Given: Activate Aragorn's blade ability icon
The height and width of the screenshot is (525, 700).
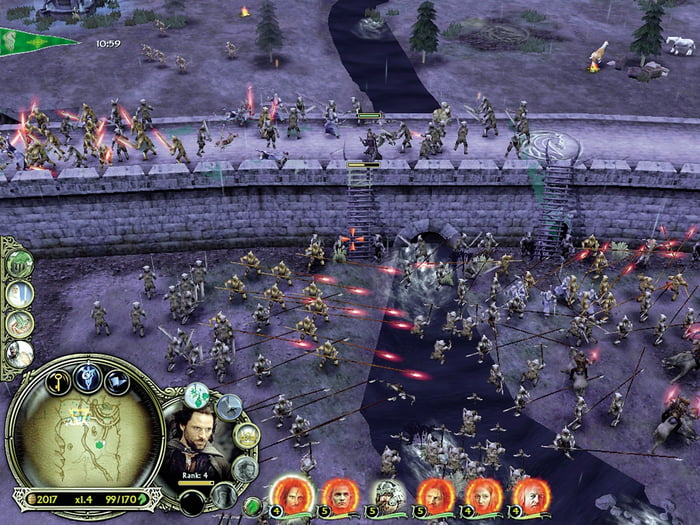Looking at the screenshot, I should click(x=229, y=406).
